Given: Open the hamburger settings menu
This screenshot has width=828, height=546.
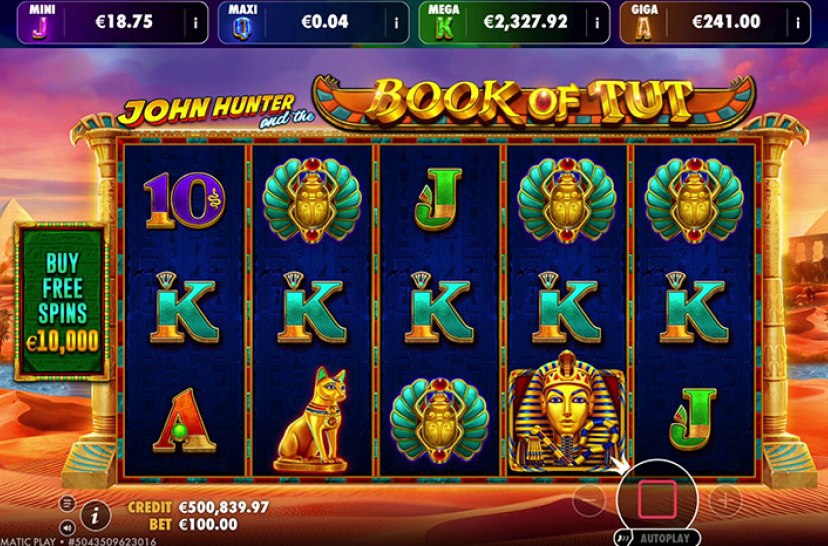Looking at the screenshot, I should (67, 503).
